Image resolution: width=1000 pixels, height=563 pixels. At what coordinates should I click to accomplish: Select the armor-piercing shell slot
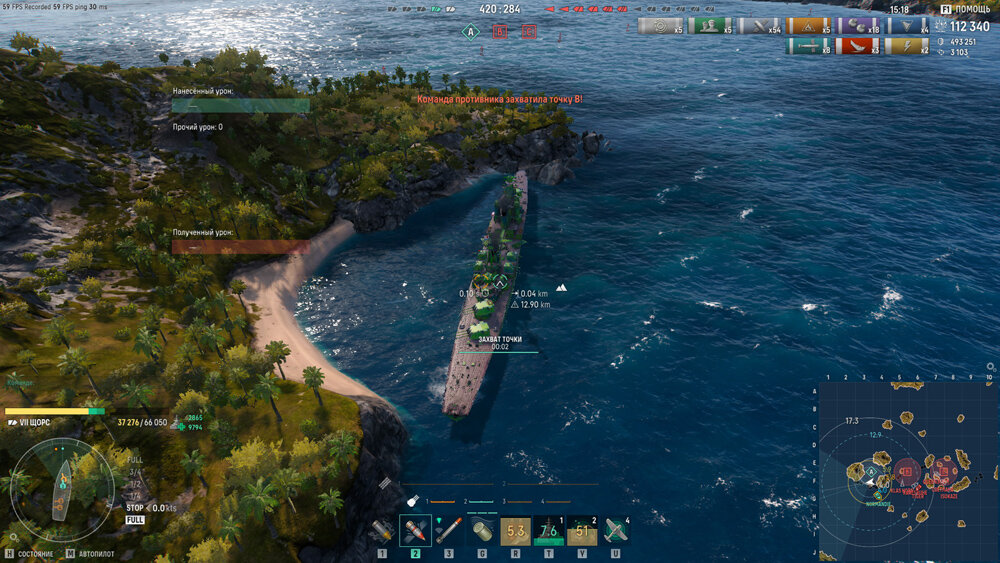[415, 530]
